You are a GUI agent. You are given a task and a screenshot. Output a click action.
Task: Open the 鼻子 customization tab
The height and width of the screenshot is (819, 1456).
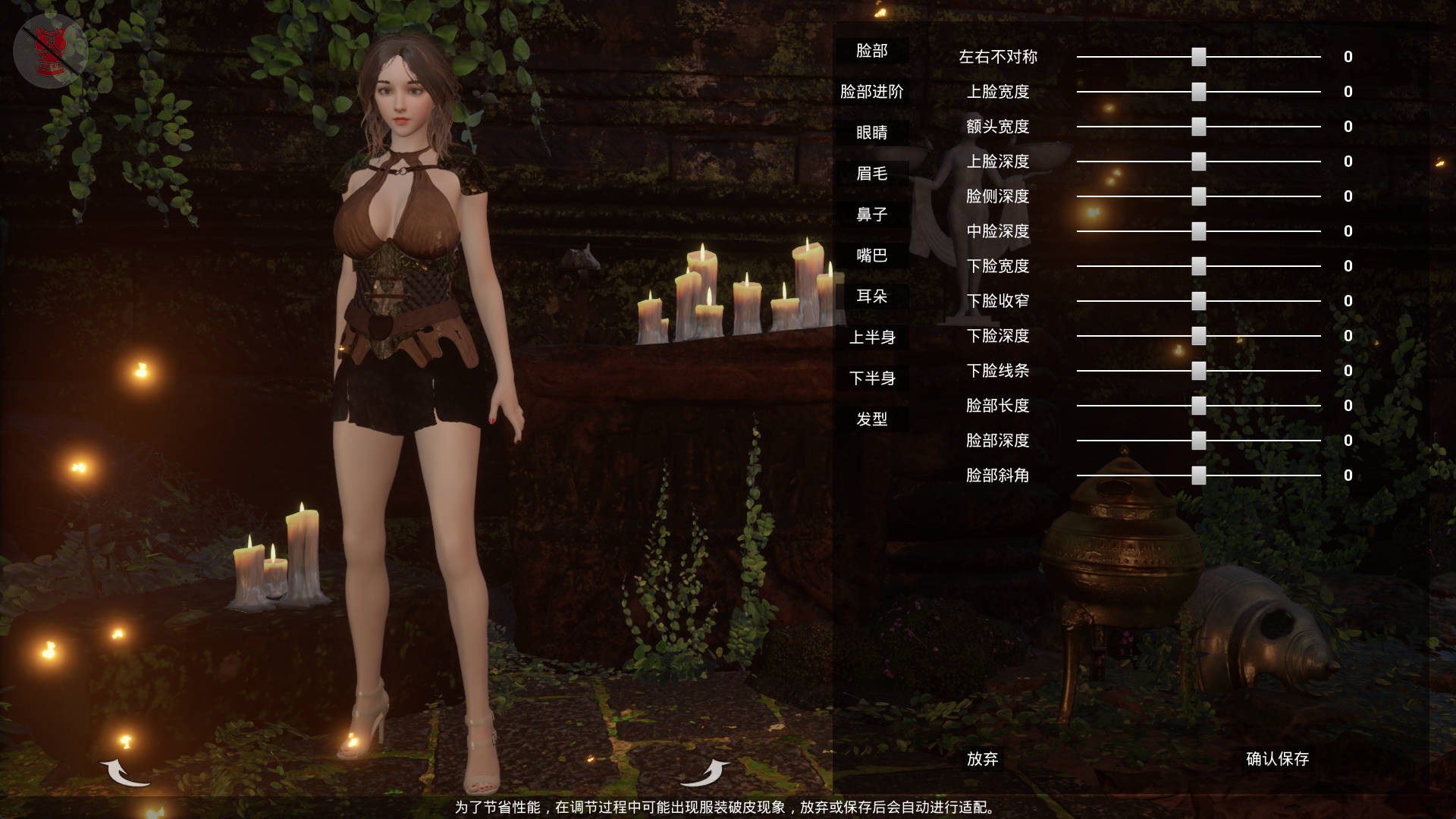click(871, 215)
